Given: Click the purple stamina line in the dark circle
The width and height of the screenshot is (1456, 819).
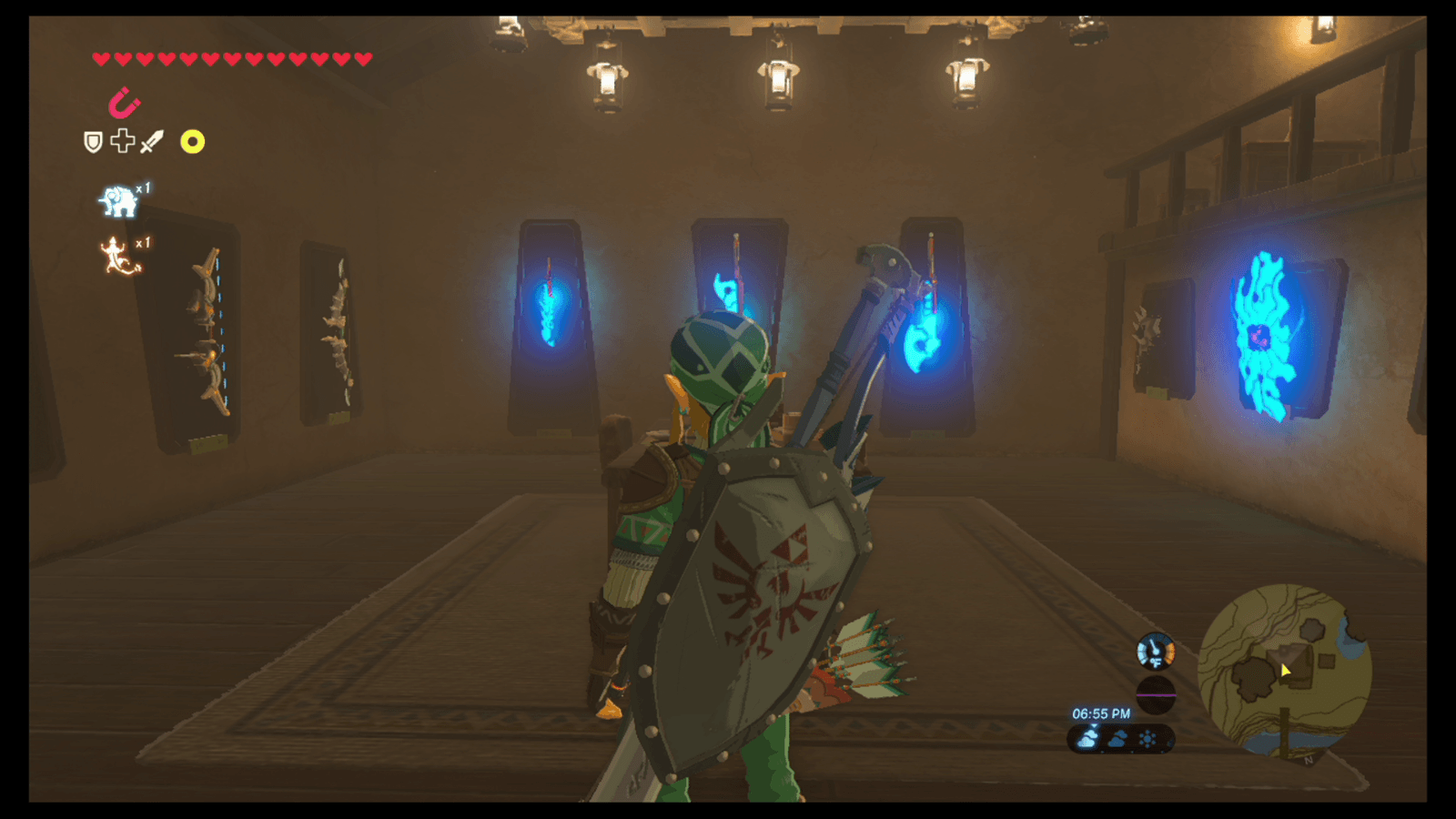Looking at the screenshot, I should [x=1156, y=694].
